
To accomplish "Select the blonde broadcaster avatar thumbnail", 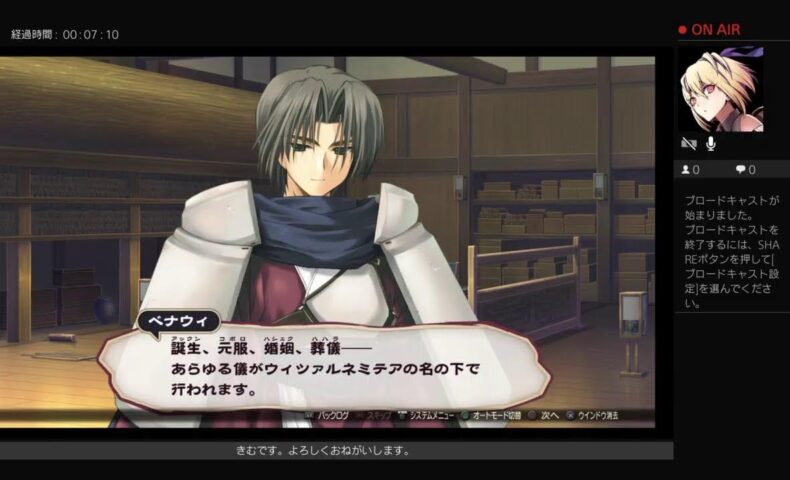I will tap(720, 89).
